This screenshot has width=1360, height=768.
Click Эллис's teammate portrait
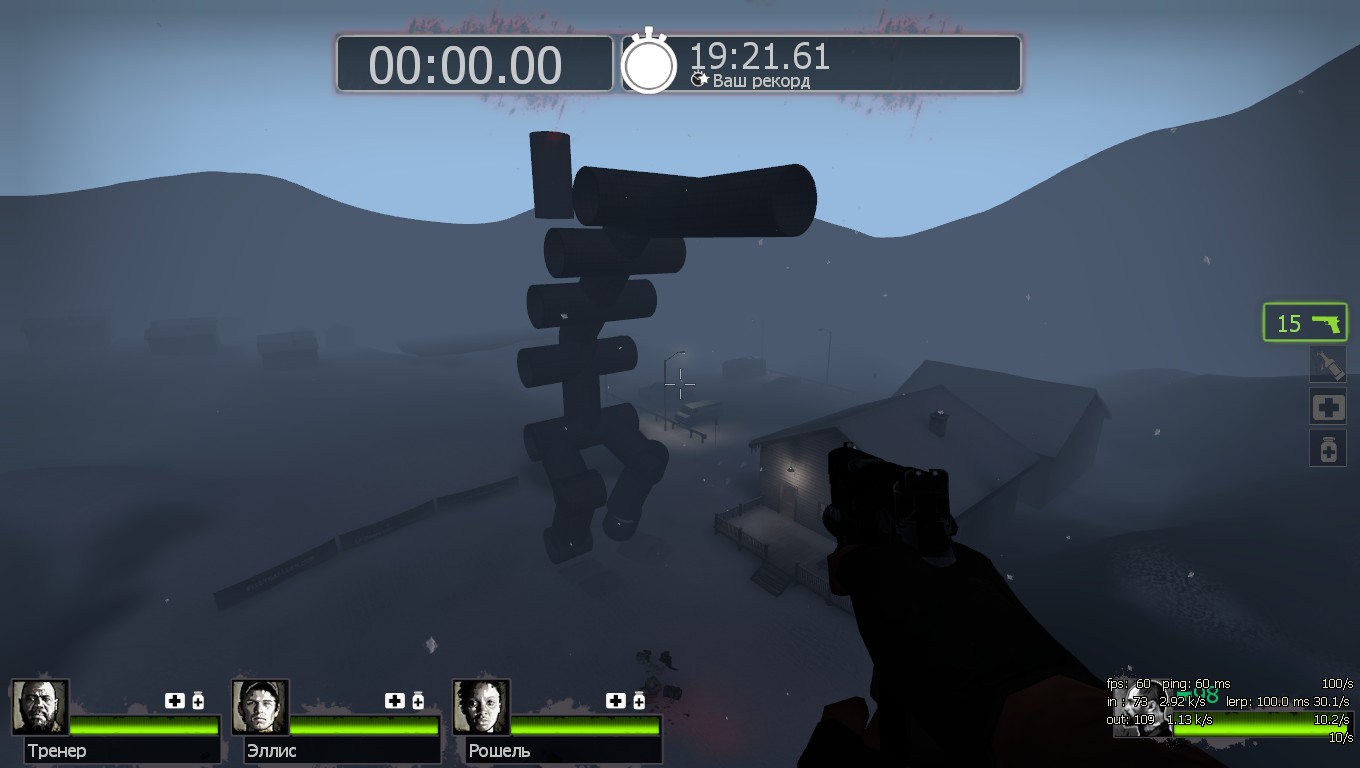pyautogui.click(x=260, y=707)
